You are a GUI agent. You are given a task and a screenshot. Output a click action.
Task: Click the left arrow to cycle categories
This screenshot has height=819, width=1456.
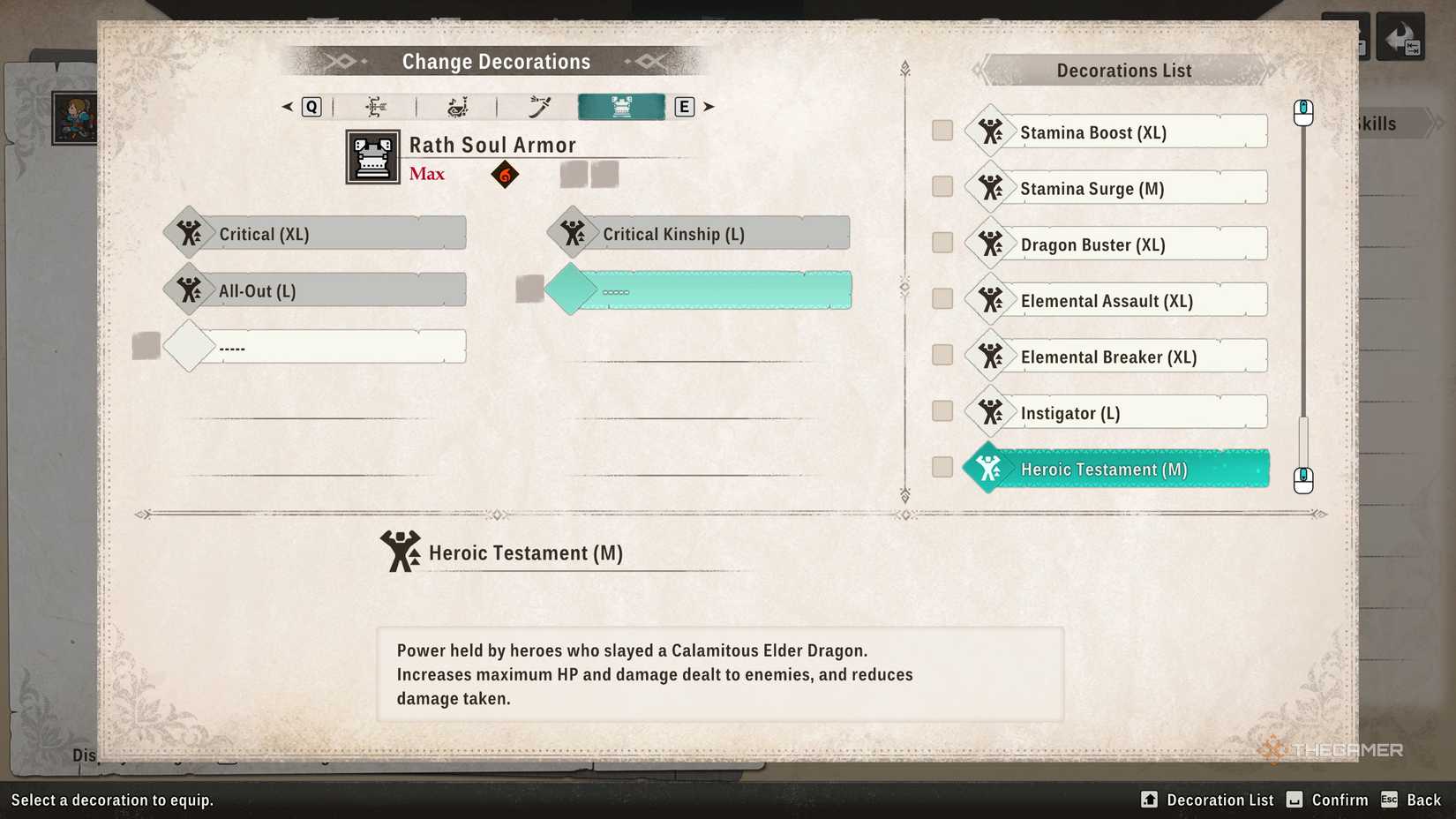pos(286,106)
